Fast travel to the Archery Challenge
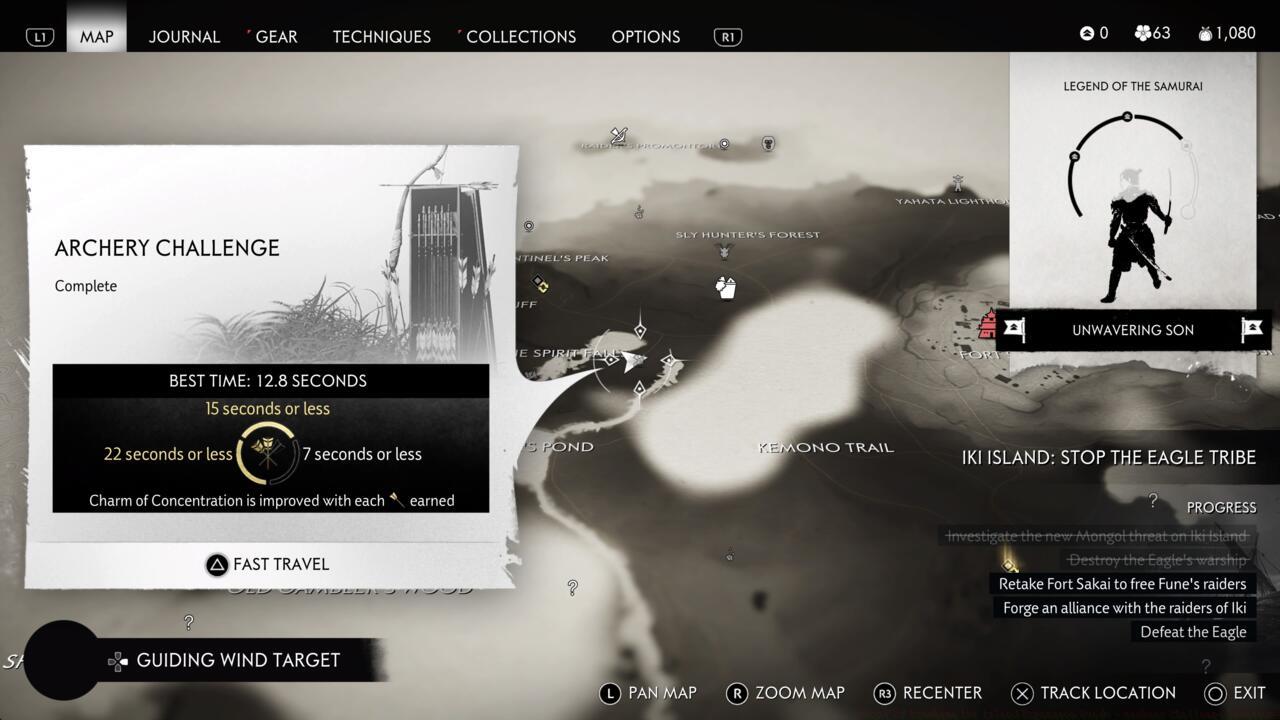This screenshot has height=720, width=1280. [268, 564]
